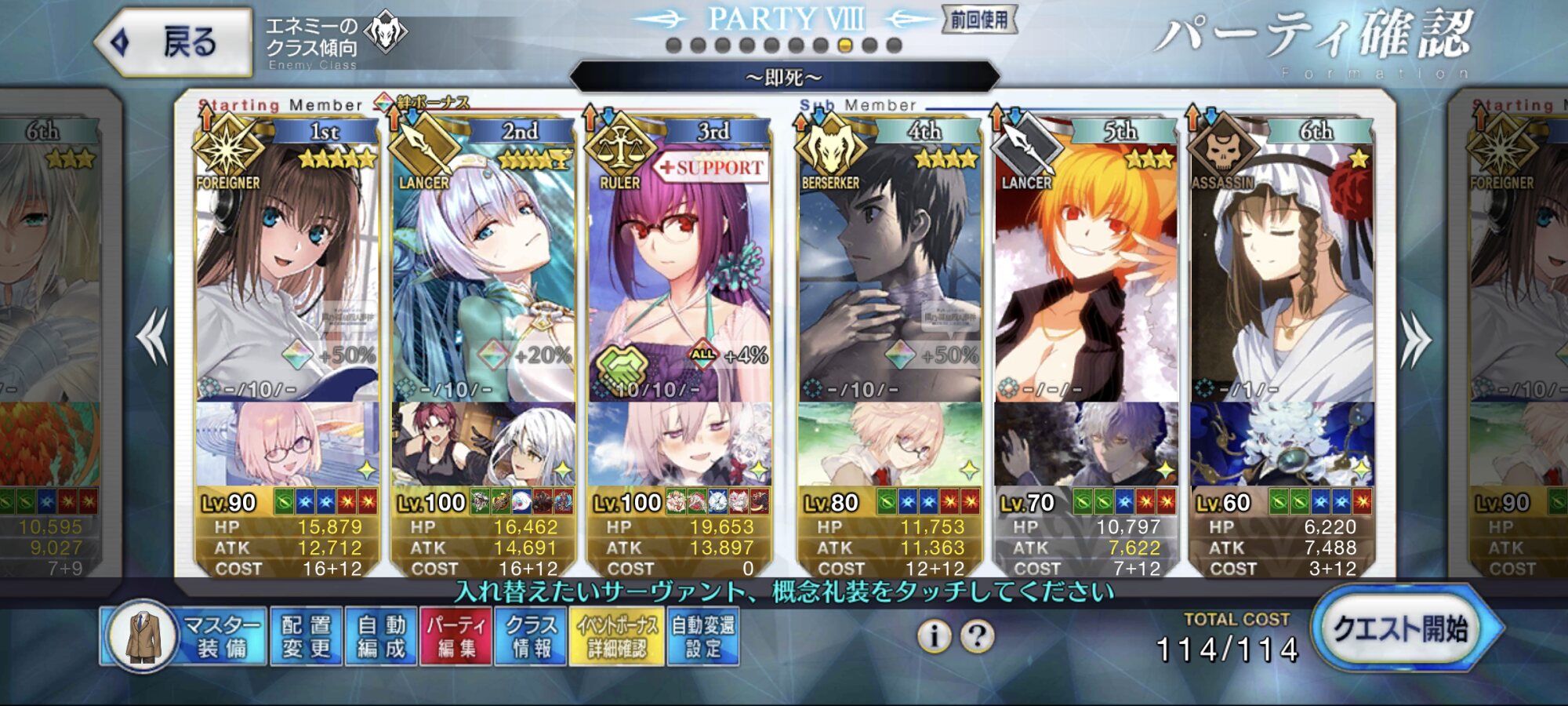The height and width of the screenshot is (706, 1568).
Task: Select 配置変更 to change formation
Action: pos(307,636)
